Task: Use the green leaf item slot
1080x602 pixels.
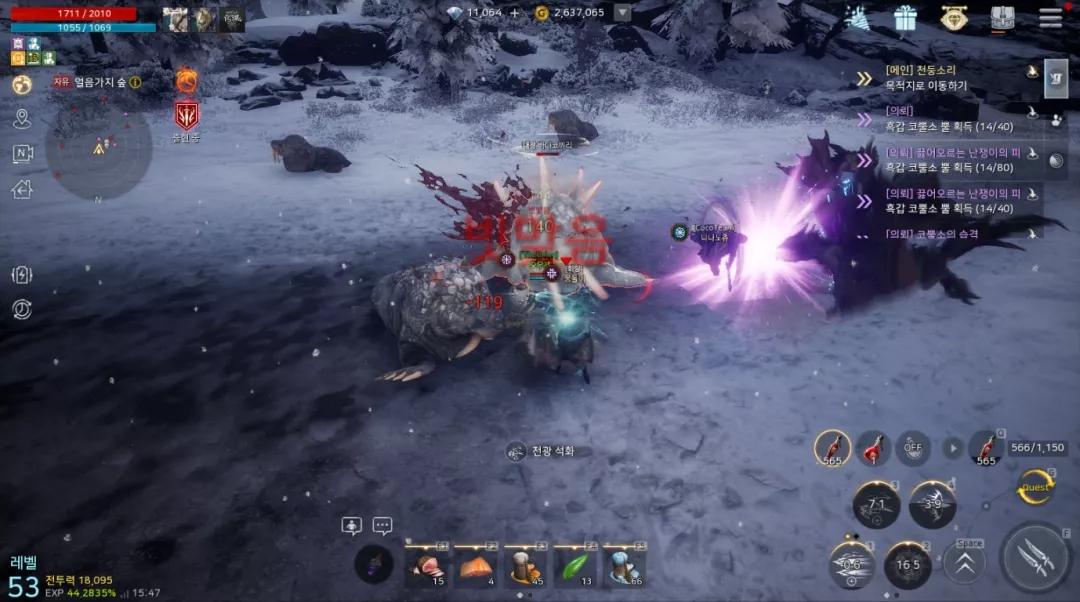Action: pos(575,566)
